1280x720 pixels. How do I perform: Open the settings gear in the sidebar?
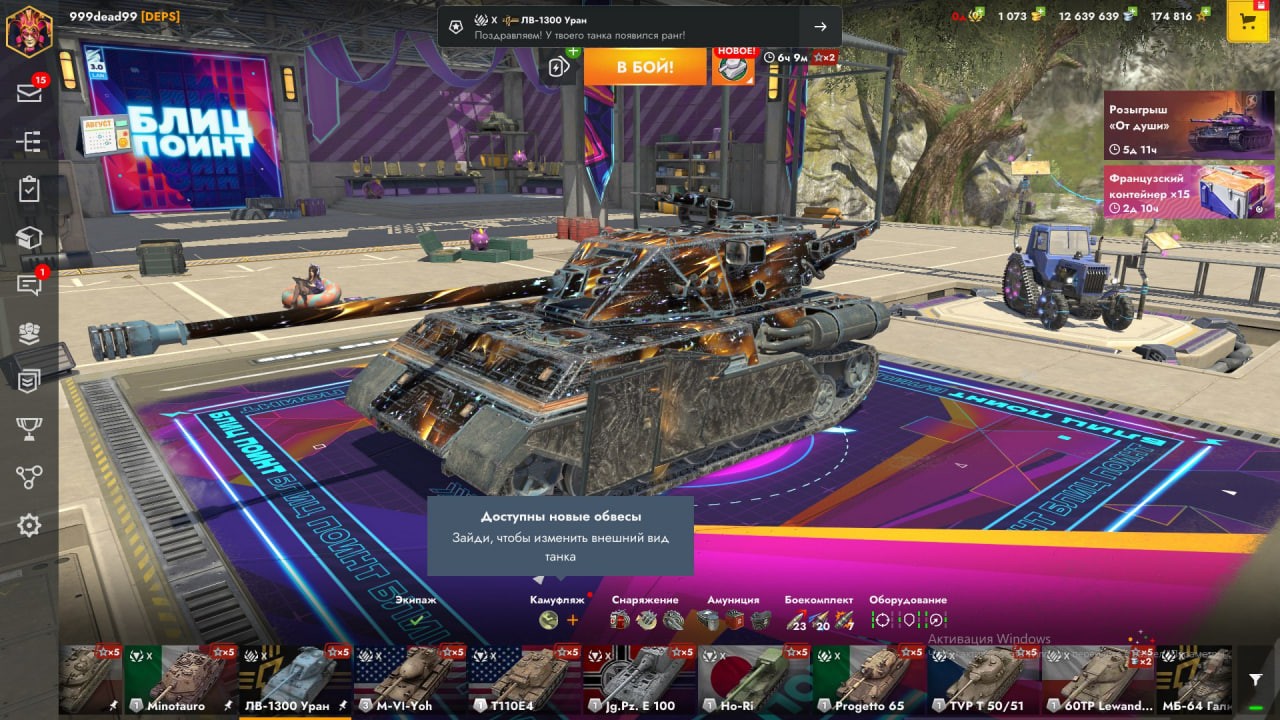pyautogui.click(x=29, y=525)
